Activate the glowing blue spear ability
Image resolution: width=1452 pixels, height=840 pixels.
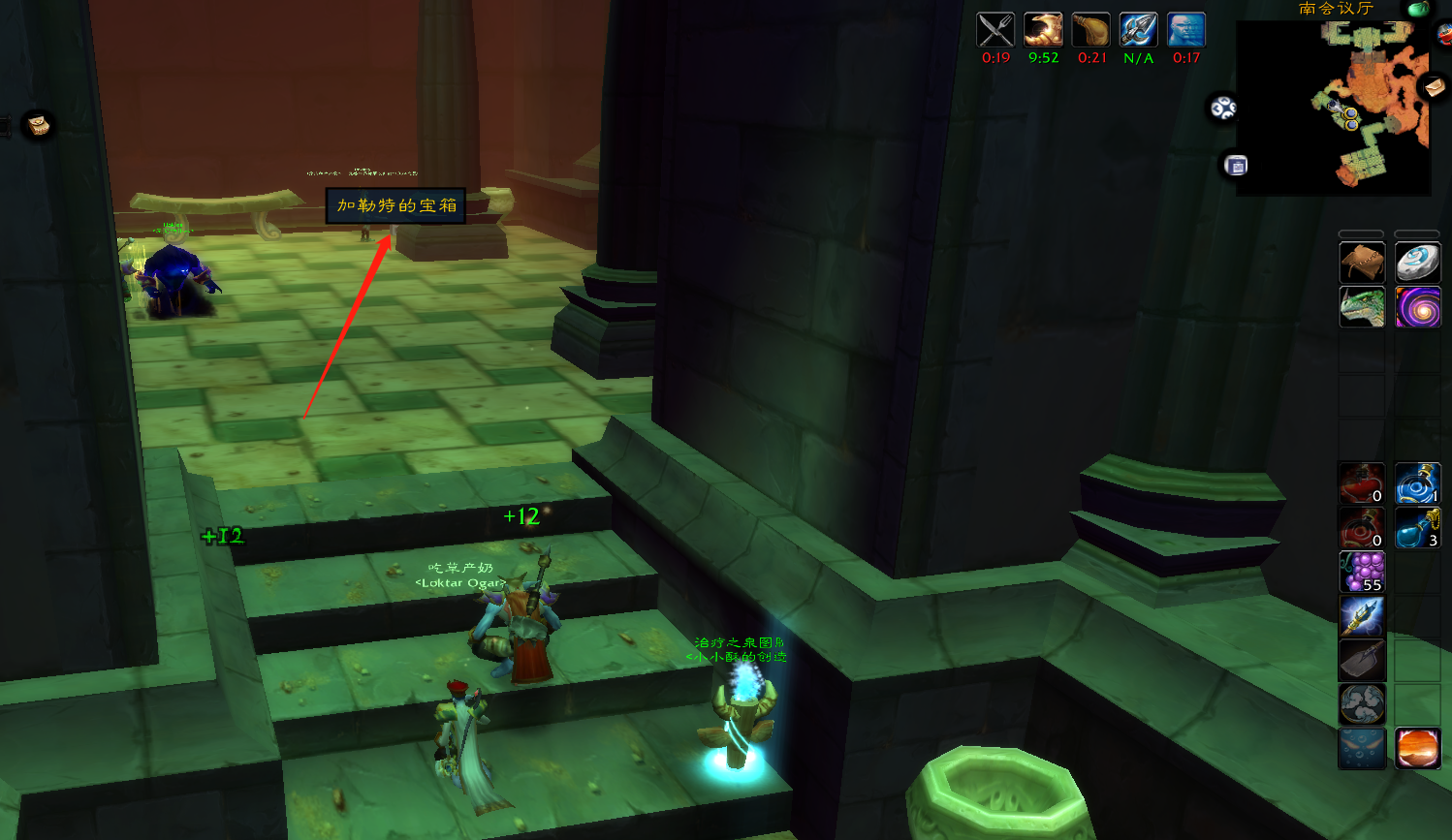[1362, 616]
